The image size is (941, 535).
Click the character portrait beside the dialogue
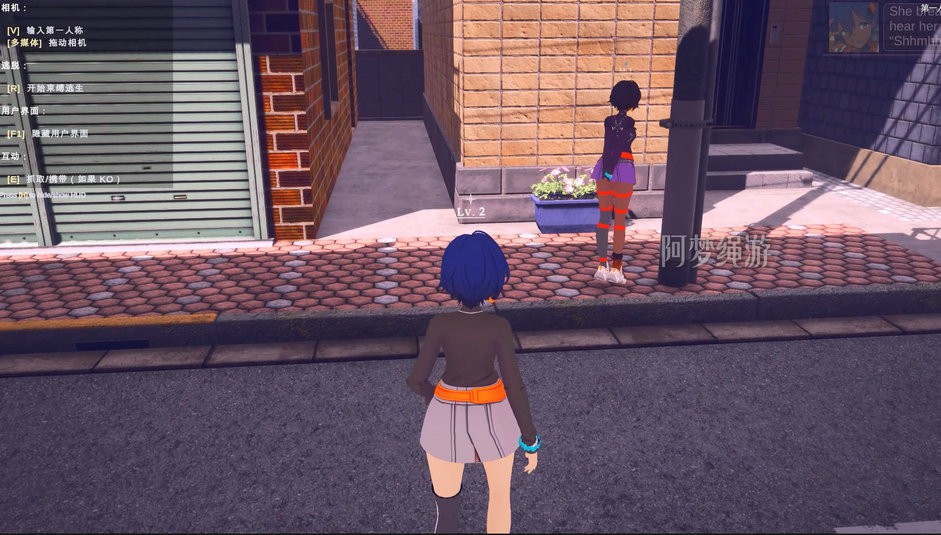pos(853,27)
